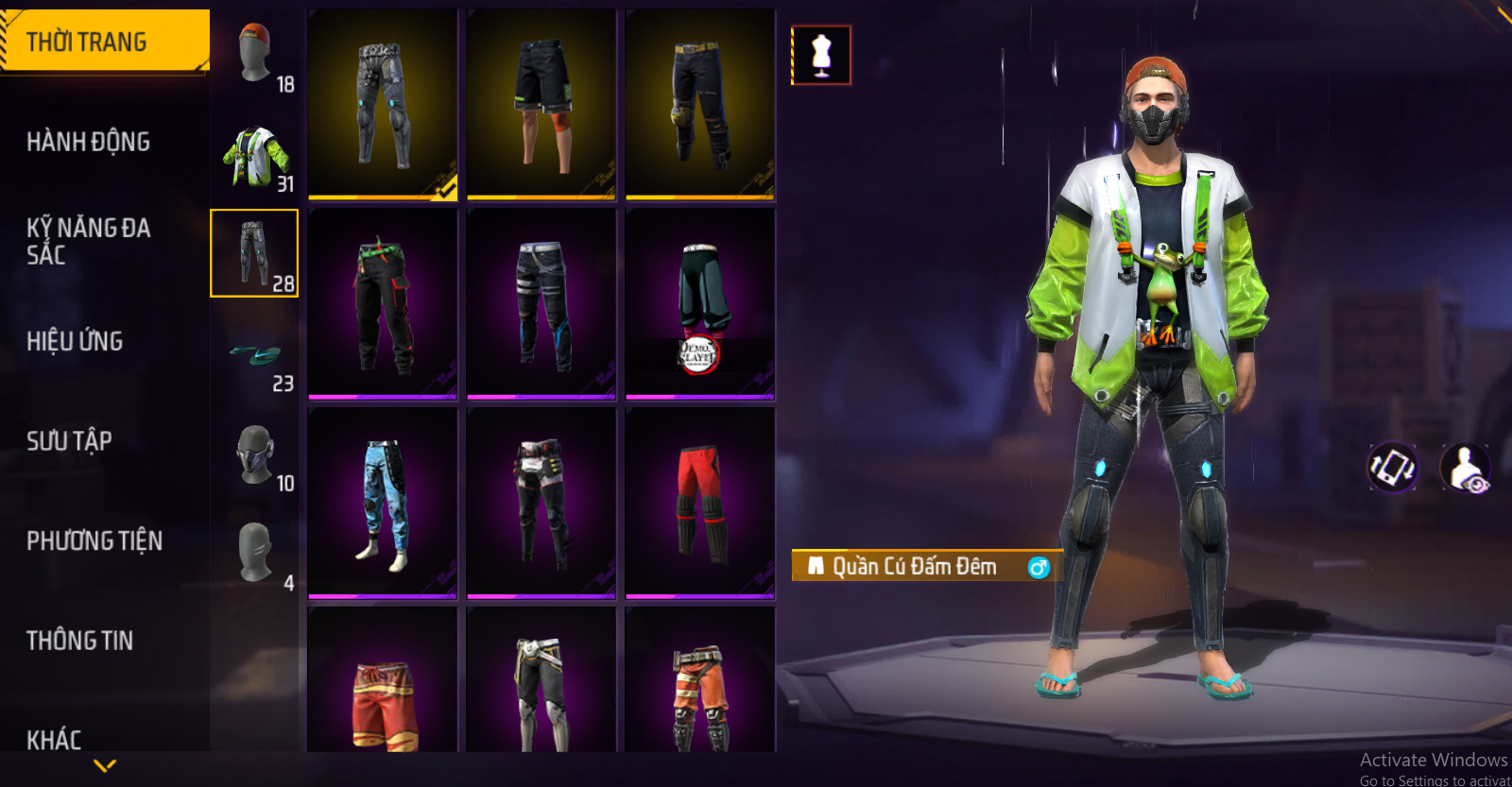Screen dimensions: 1512x787
Task: Select the KHÁC menu entry
Action: point(54,739)
